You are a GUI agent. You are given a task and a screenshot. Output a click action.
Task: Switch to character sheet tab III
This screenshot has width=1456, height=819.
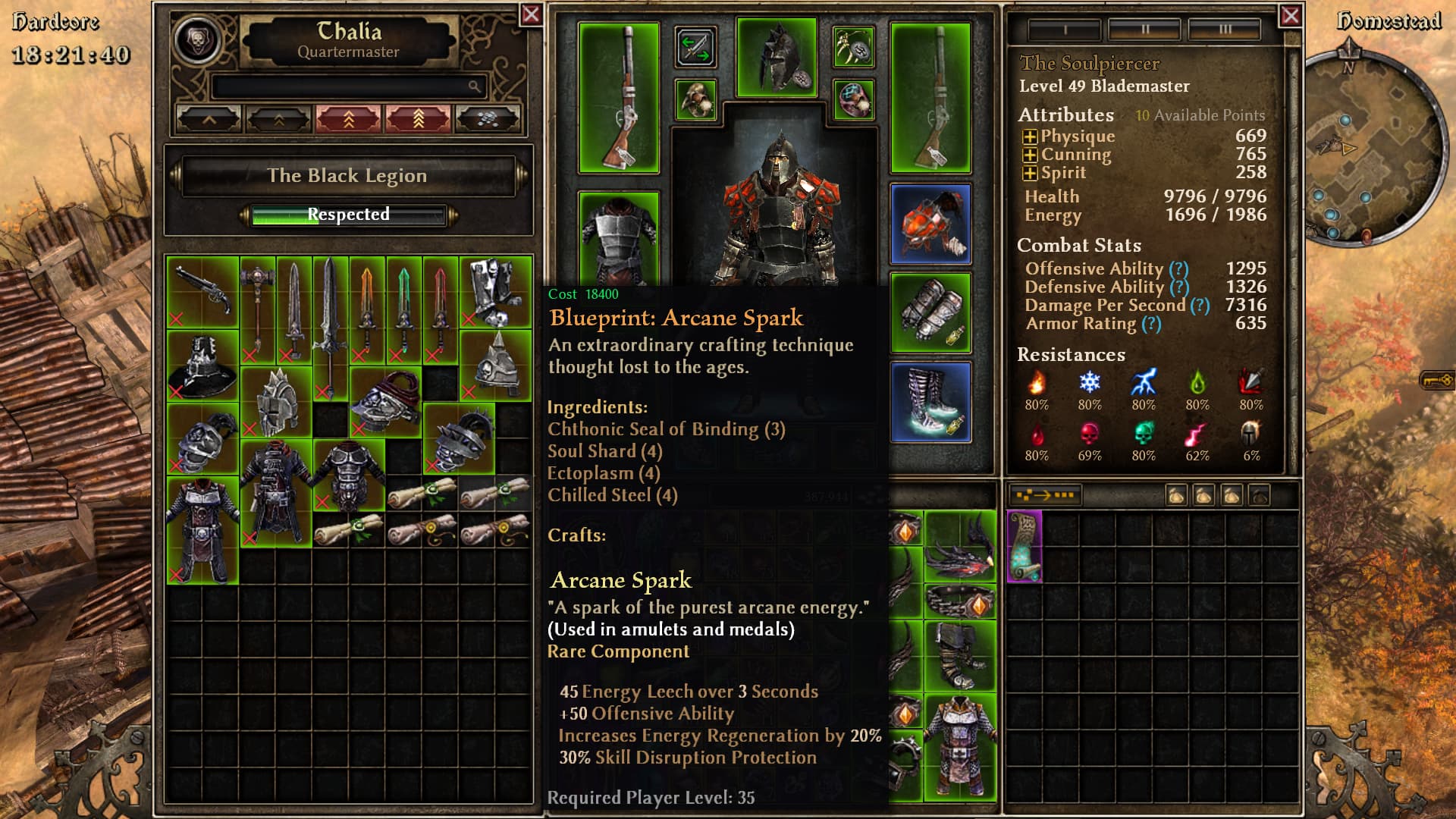pyautogui.click(x=1225, y=30)
